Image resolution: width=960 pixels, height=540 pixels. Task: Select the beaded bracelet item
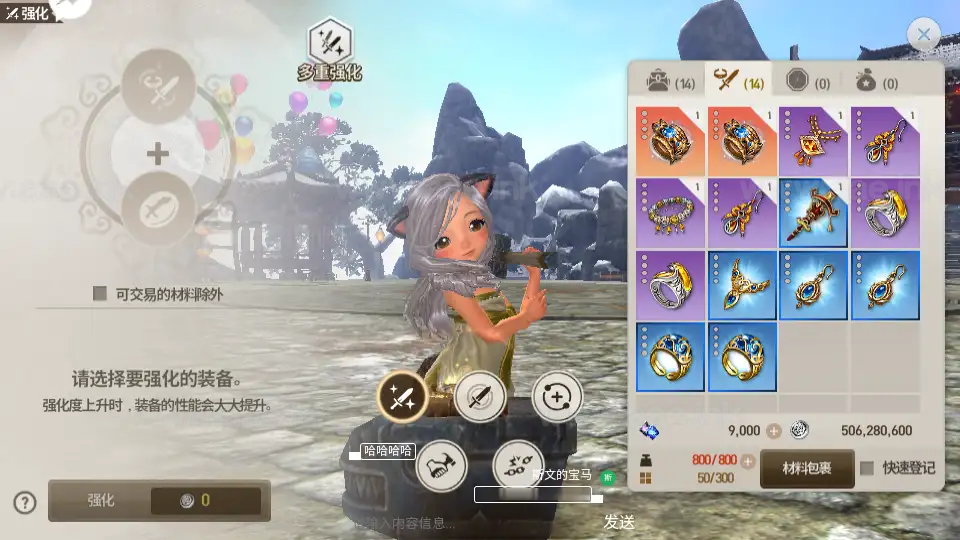pyautogui.click(x=670, y=213)
